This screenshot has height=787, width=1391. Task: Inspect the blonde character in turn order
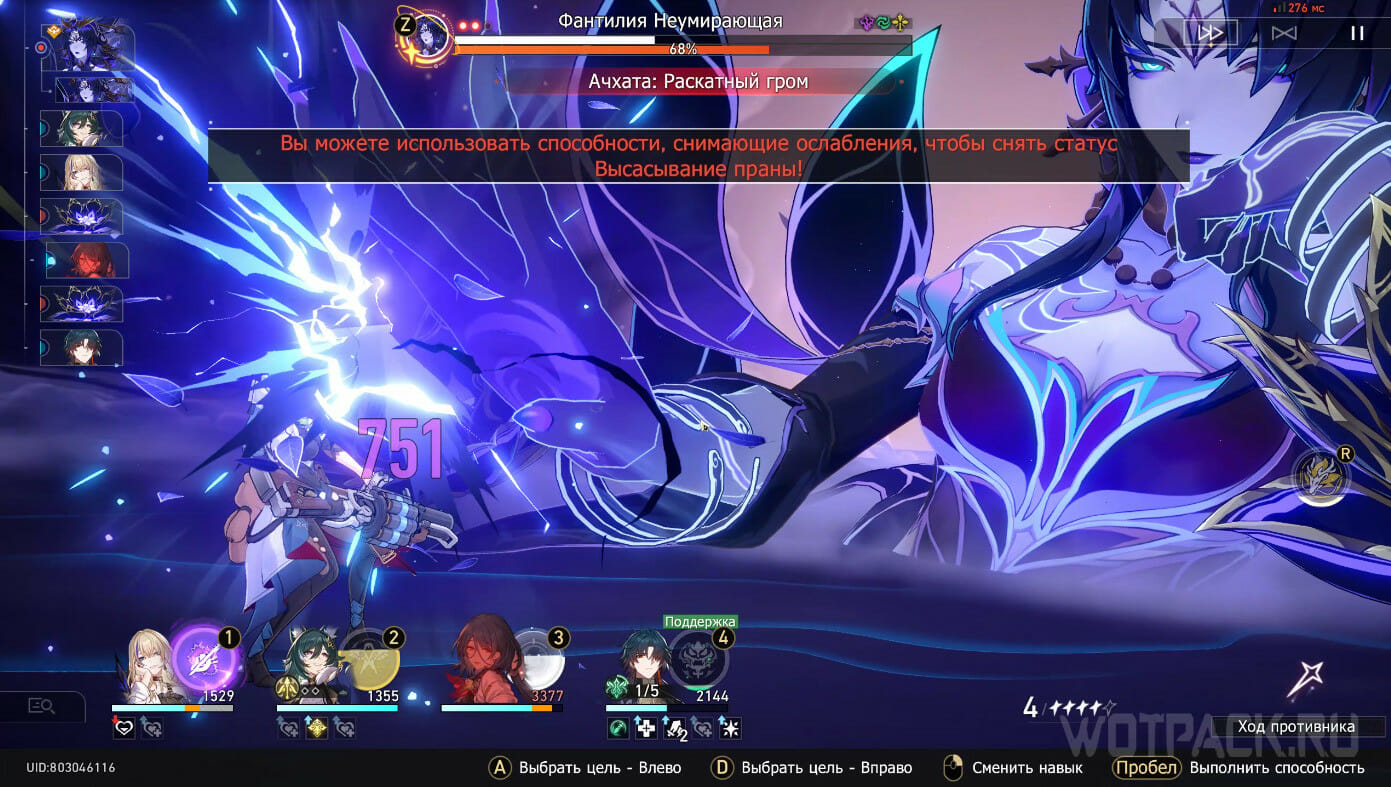point(85,173)
